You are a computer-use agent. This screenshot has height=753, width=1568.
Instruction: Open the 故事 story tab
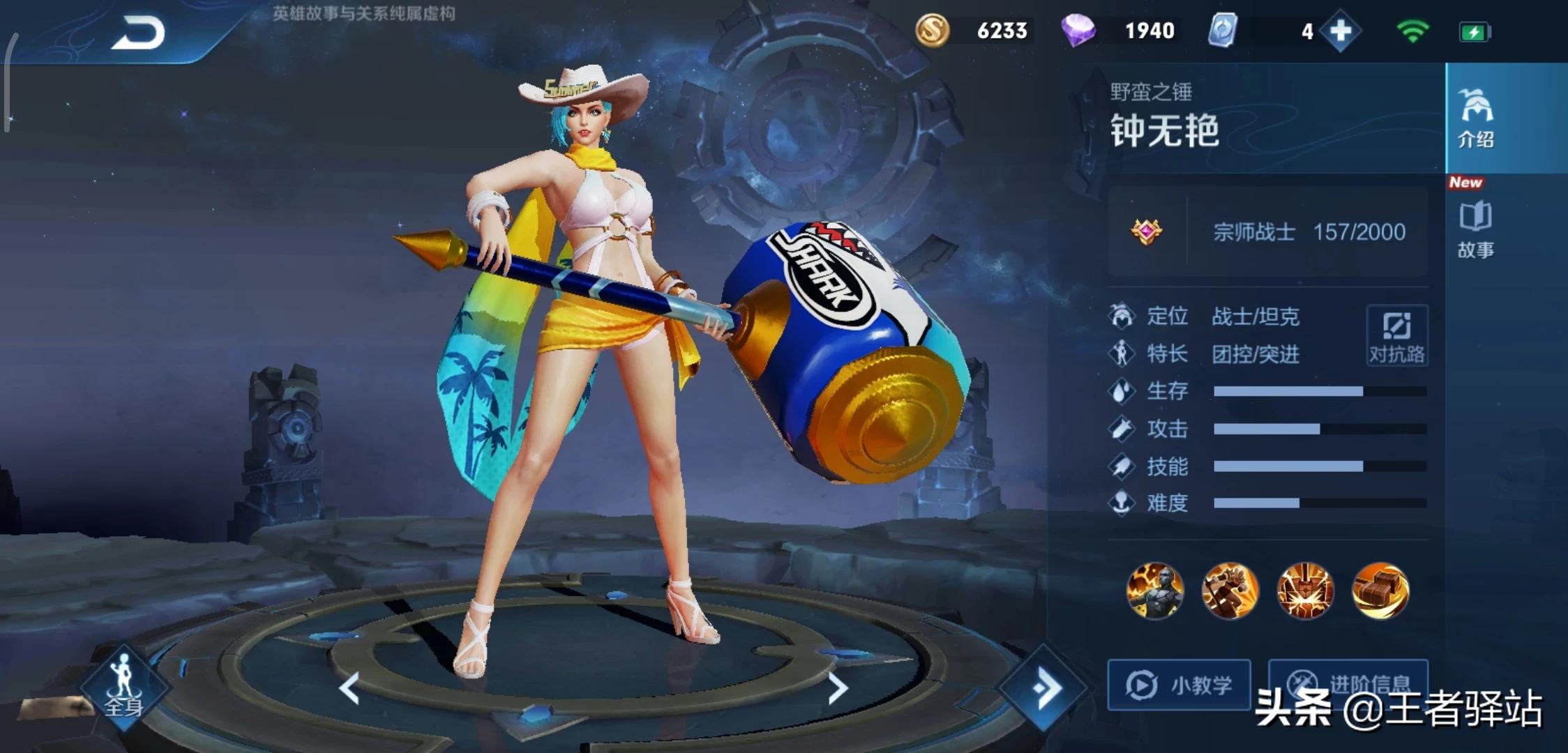pyautogui.click(x=1475, y=230)
